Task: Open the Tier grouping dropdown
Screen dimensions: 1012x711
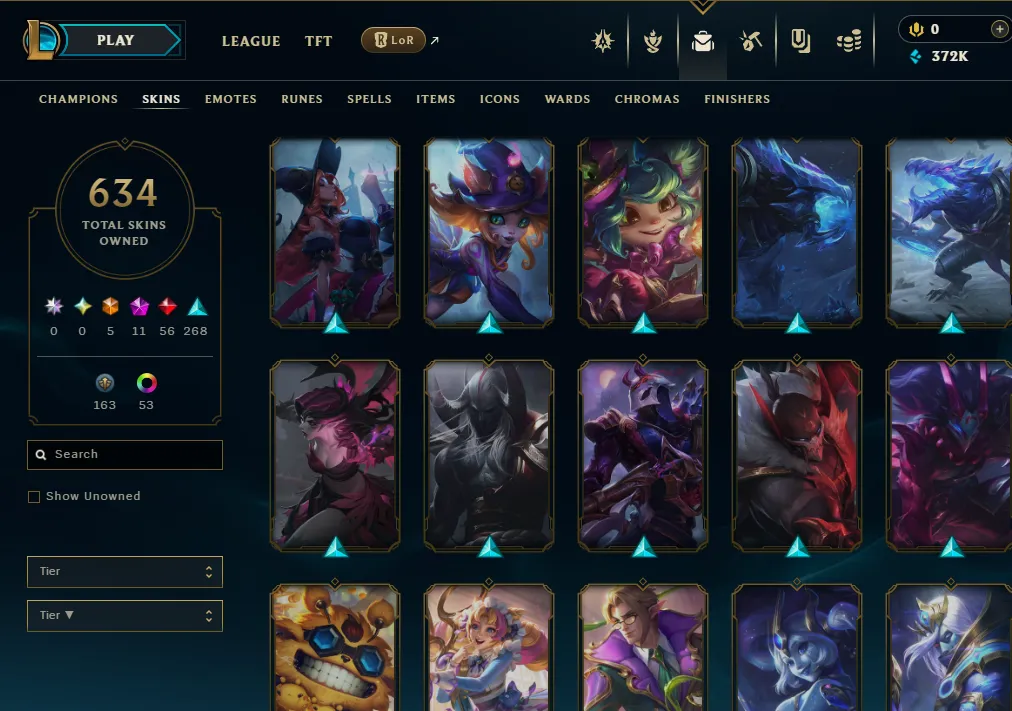Action: point(125,572)
